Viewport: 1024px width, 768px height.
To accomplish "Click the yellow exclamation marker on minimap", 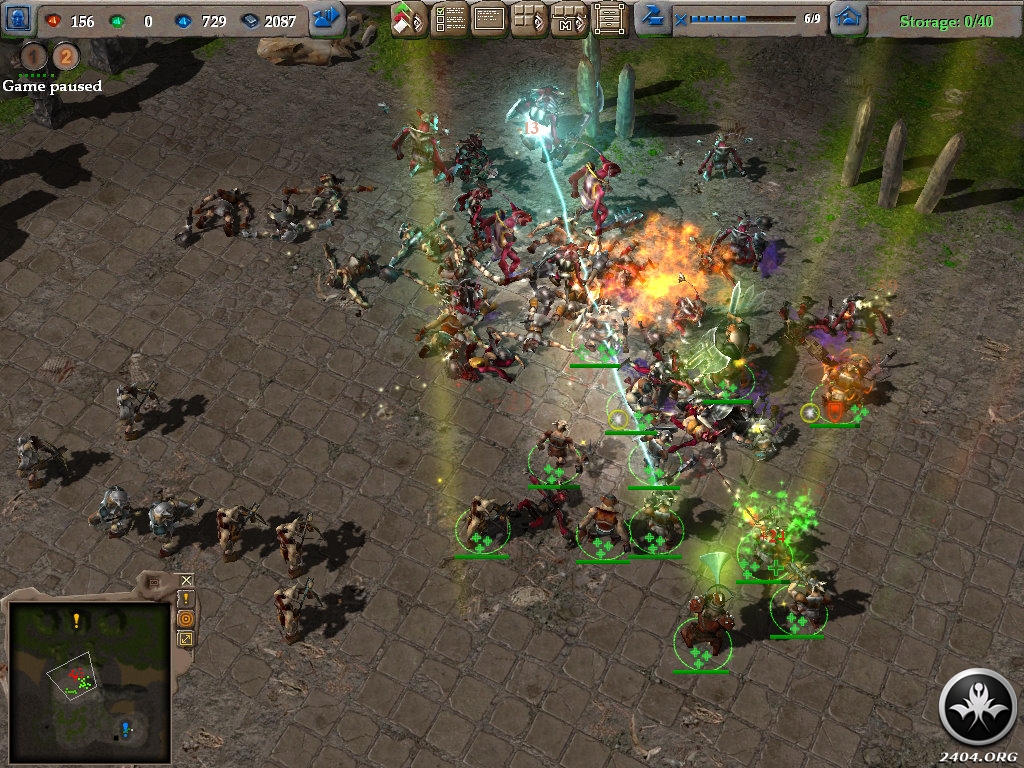I will [76, 621].
